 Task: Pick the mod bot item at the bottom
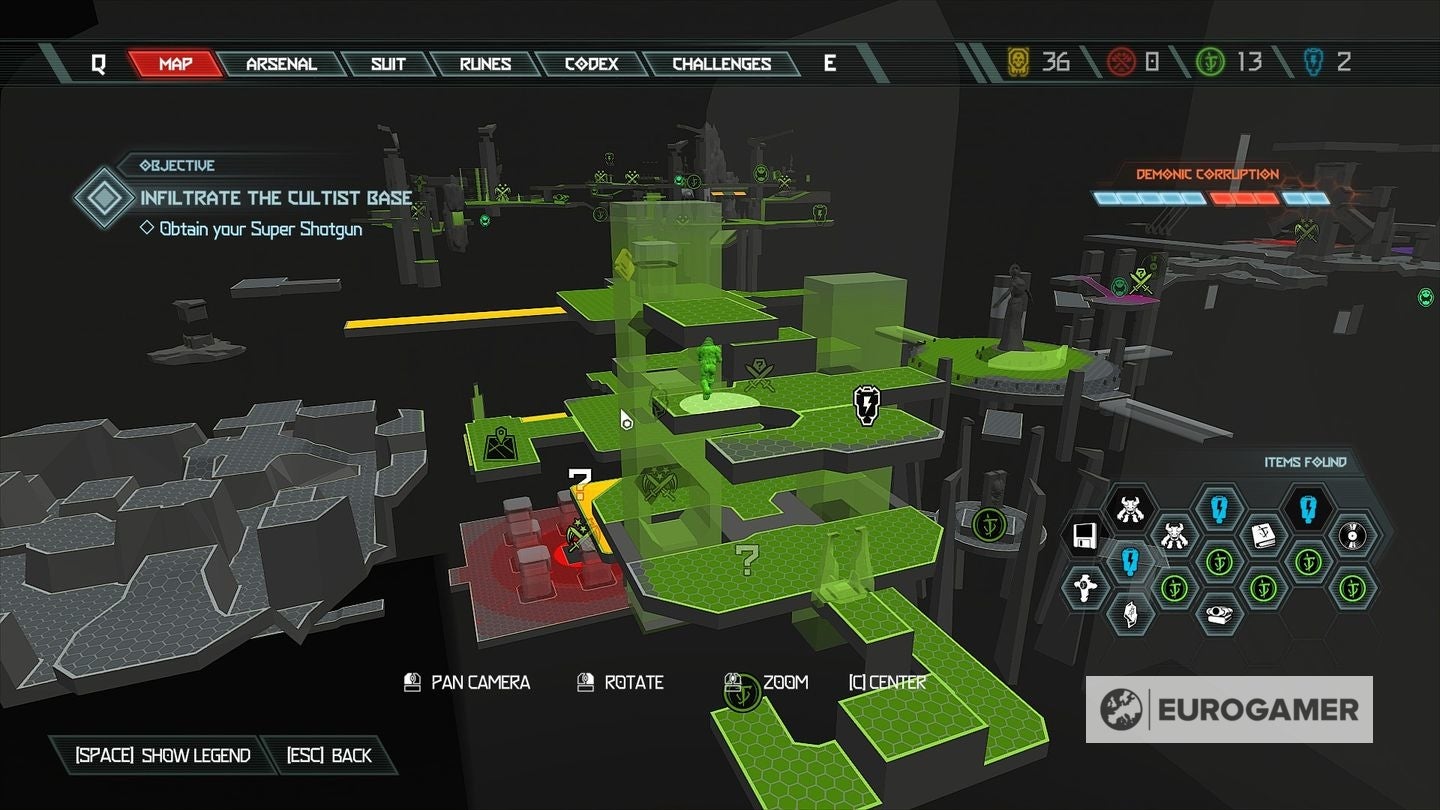click(1218, 614)
